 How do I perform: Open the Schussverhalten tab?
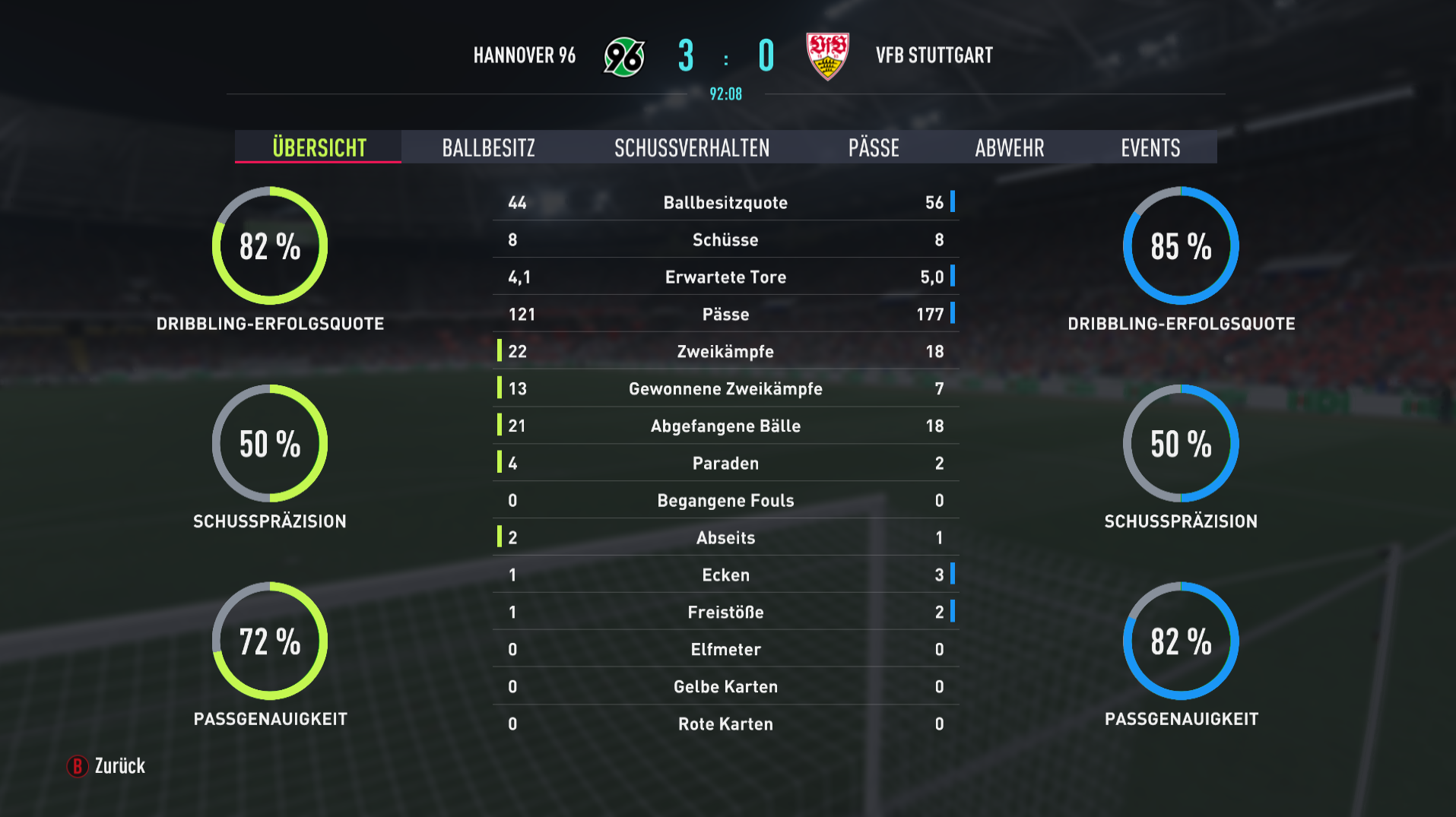pyautogui.click(x=692, y=147)
